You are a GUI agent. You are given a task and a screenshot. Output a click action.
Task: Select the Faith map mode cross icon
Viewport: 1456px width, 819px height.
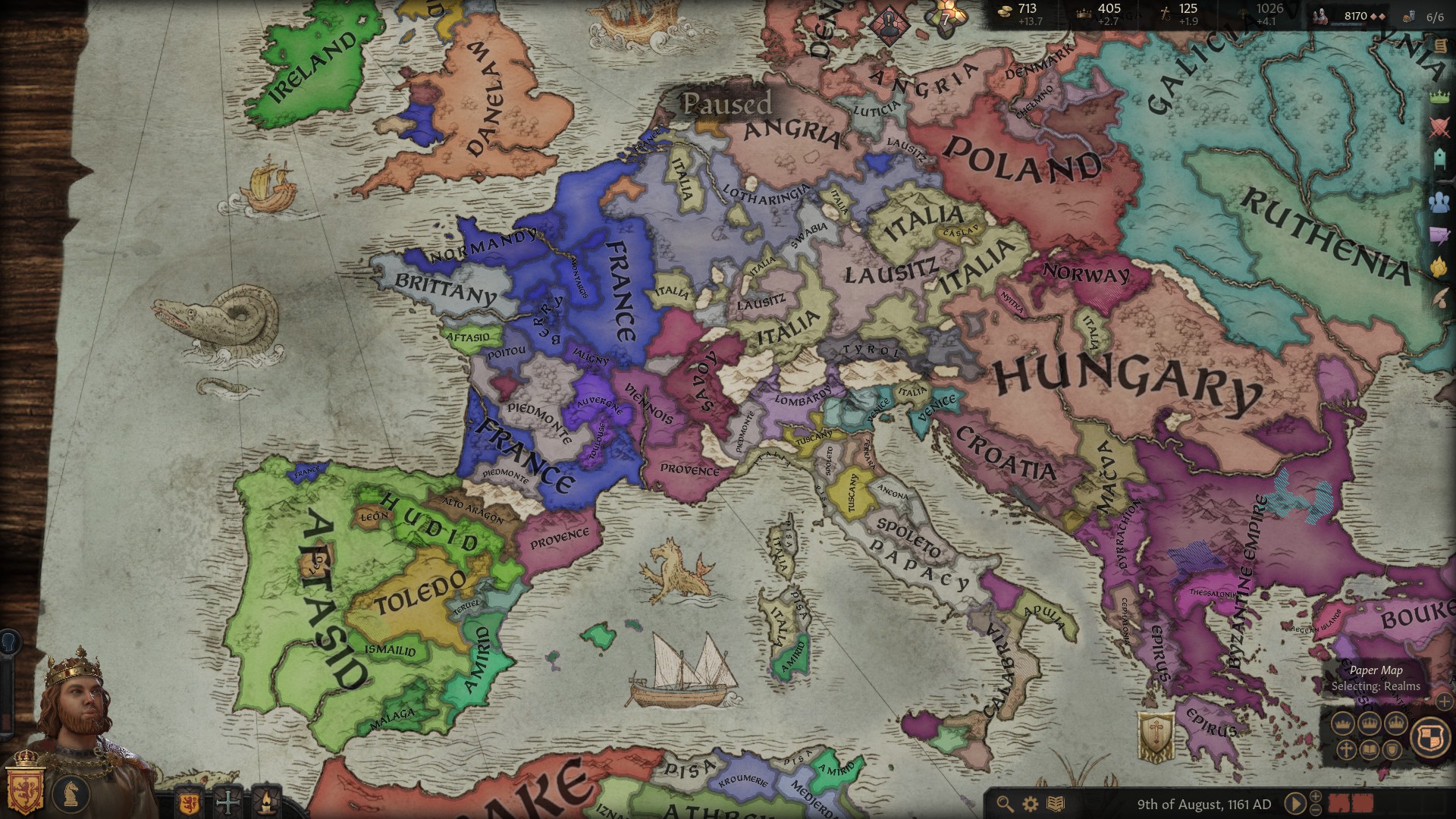(x=1345, y=750)
